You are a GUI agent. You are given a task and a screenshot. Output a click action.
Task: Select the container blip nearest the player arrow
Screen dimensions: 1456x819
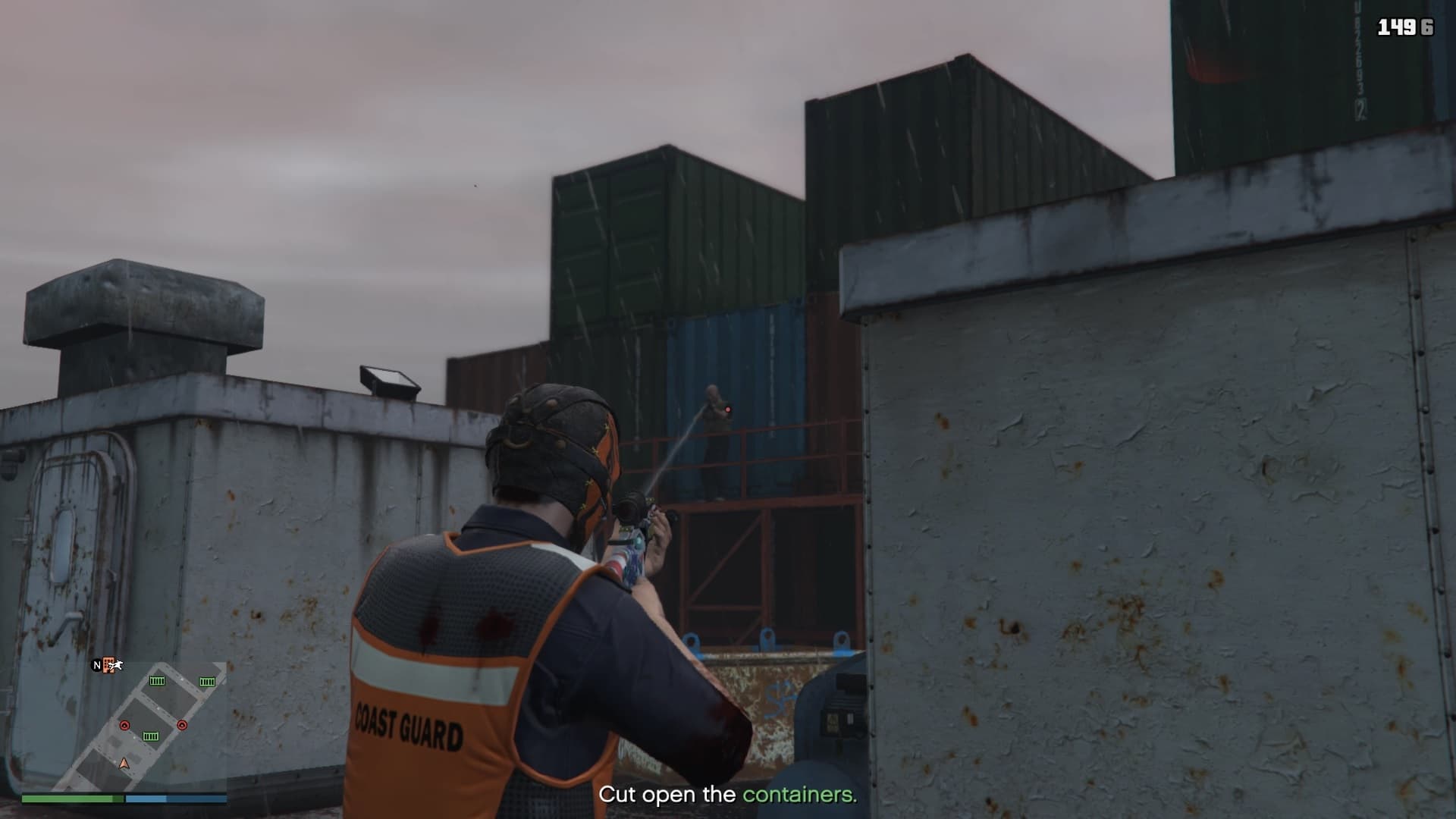pyautogui.click(x=151, y=736)
